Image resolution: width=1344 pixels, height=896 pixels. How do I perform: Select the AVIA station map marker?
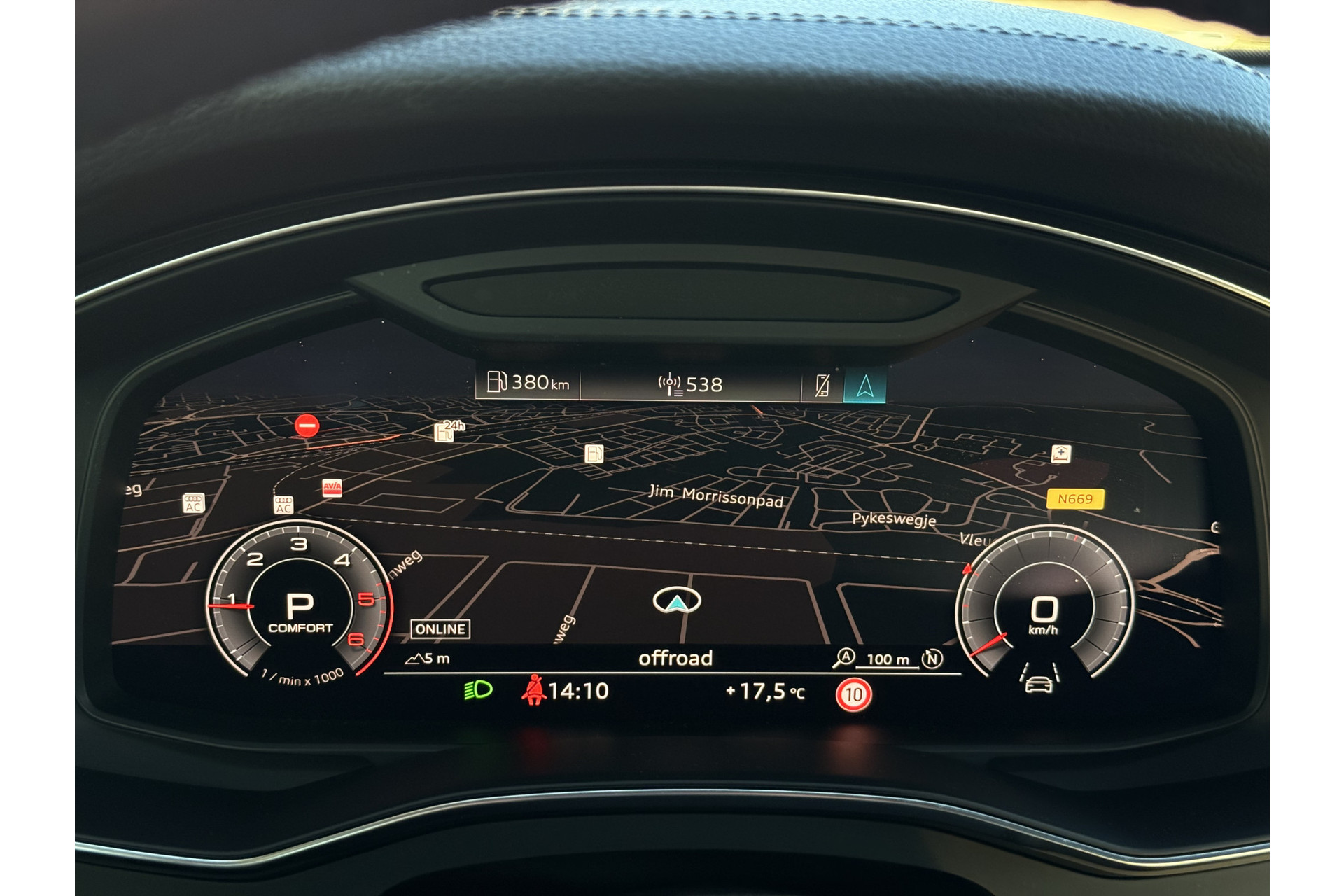332,487
